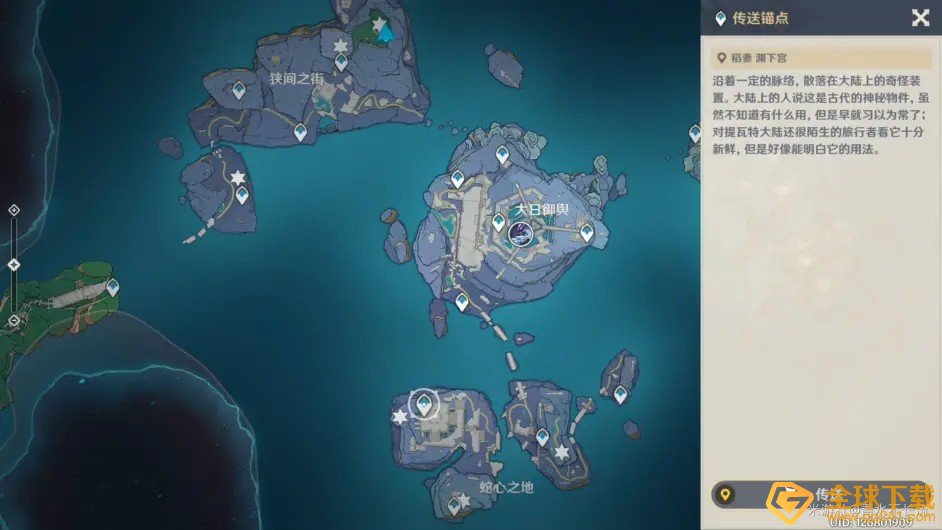The width and height of the screenshot is (942, 530).
Task: Select the waypoint on the green island
Action: (112, 288)
